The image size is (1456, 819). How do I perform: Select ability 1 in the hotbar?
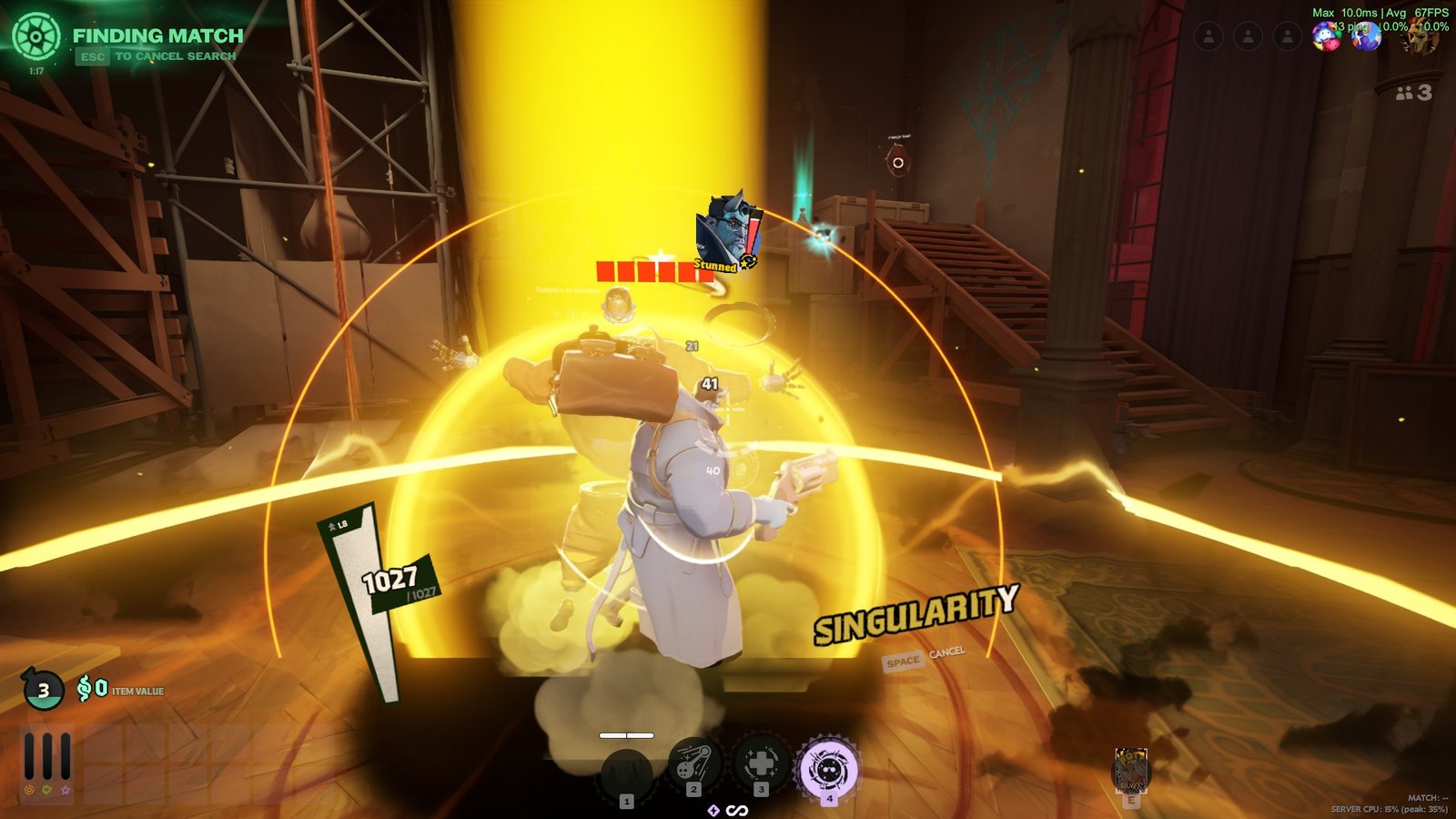[626, 771]
